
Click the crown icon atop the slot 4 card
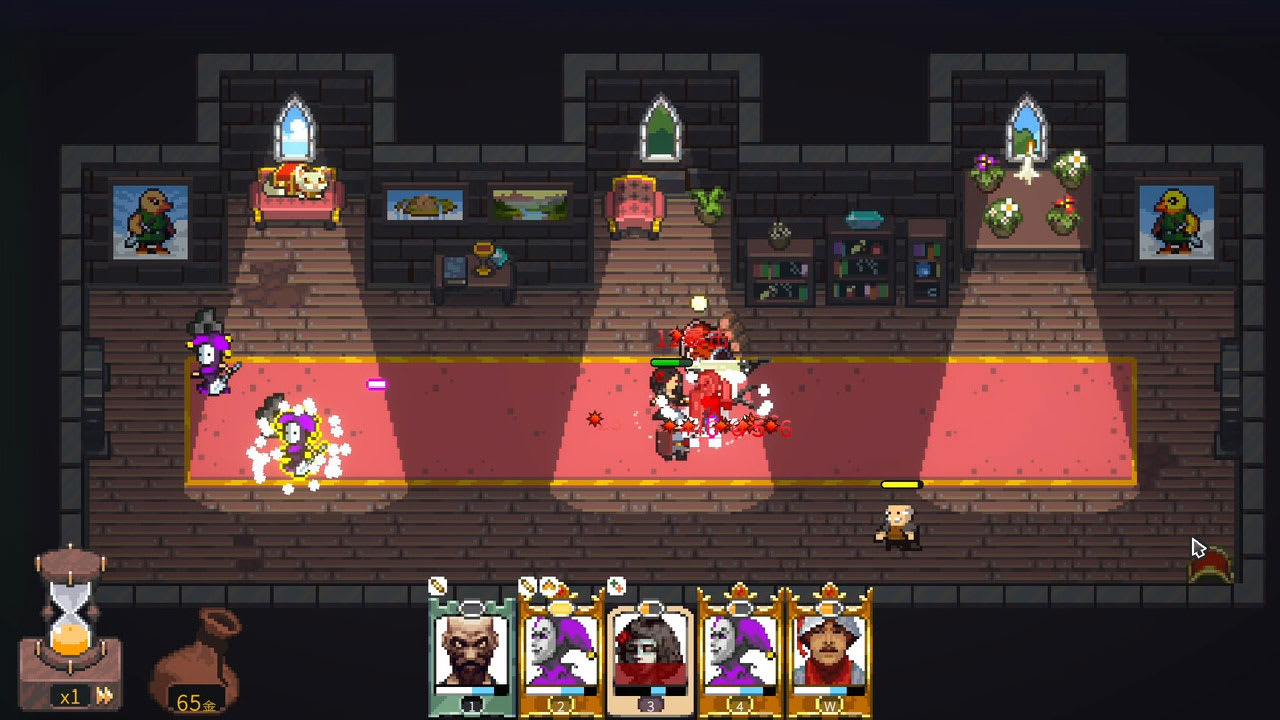click(740, 591)
